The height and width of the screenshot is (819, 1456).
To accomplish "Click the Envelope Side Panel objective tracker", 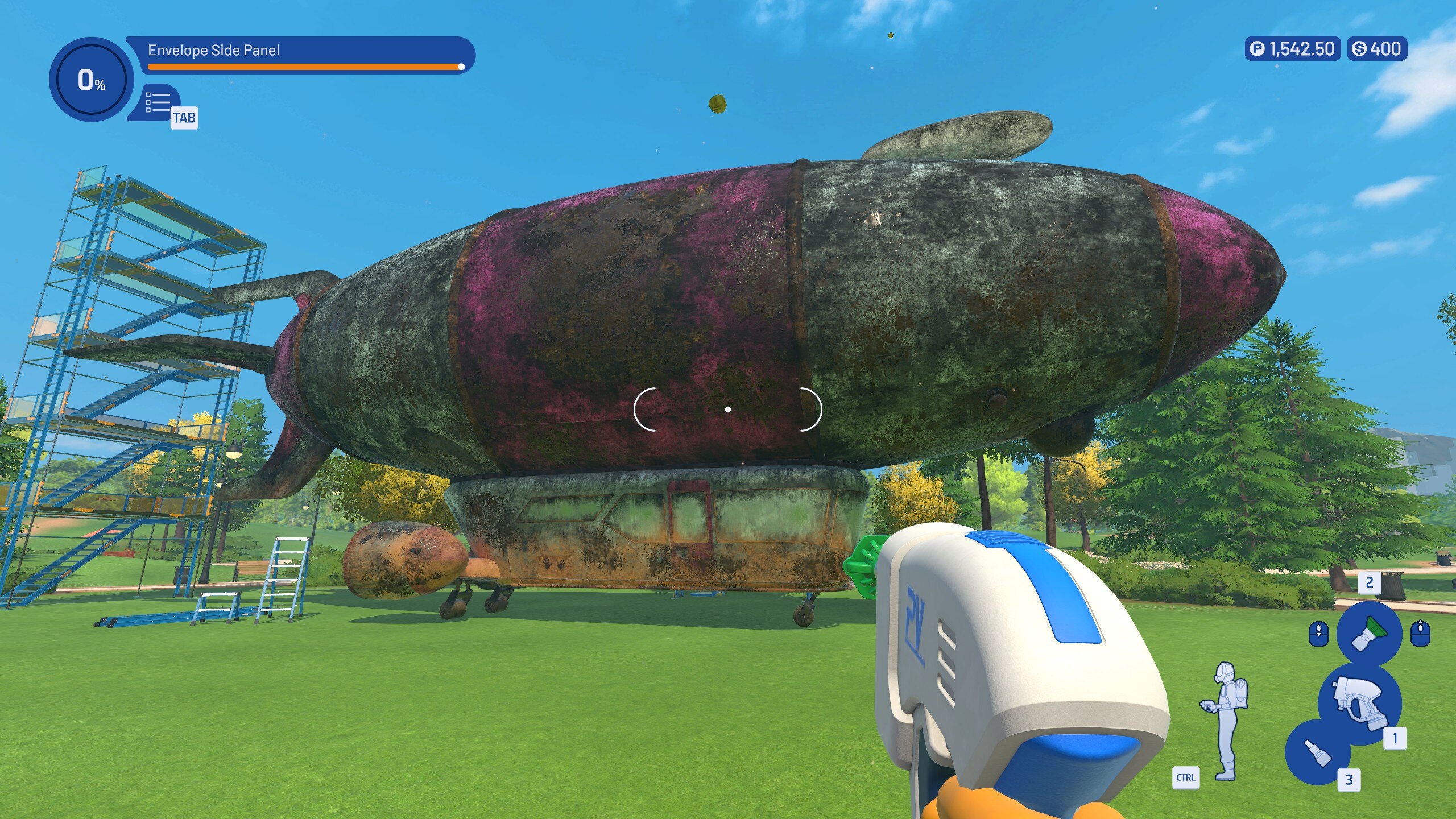I will (x=300, y=55).
